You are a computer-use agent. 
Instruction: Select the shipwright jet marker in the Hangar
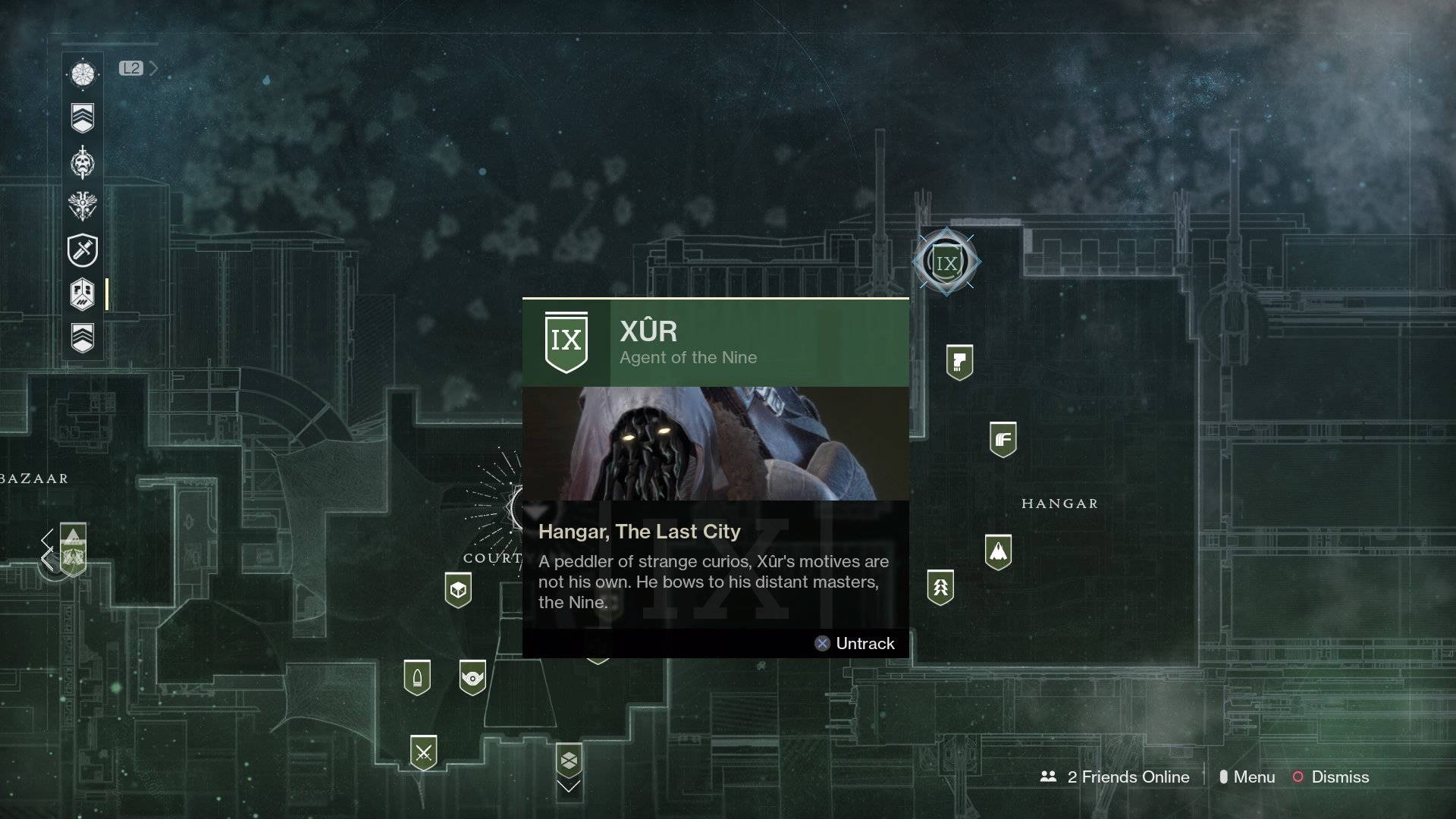pos(999,551)
